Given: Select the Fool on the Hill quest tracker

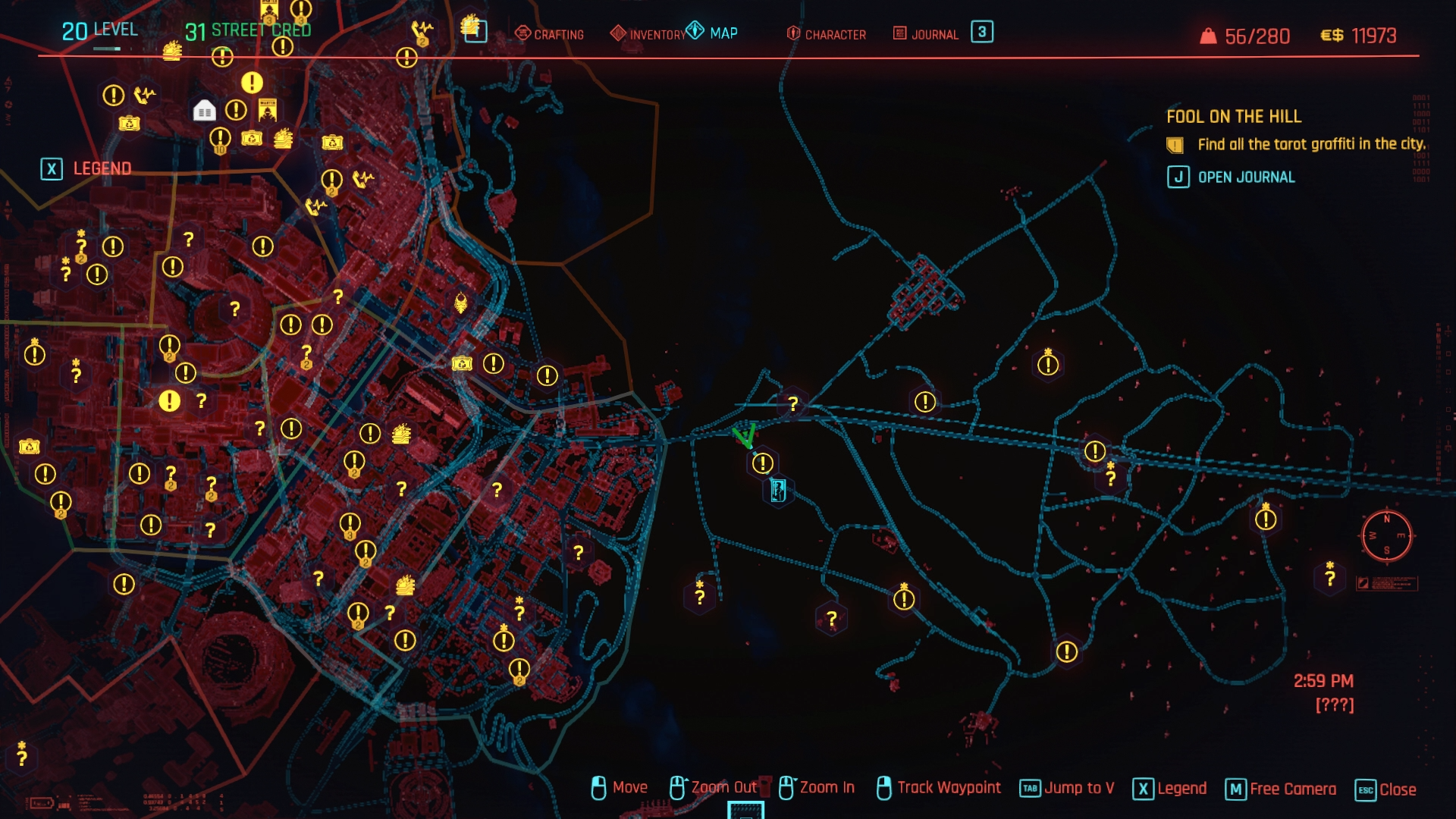Looking at the screenshot, I should point(1233,117).
